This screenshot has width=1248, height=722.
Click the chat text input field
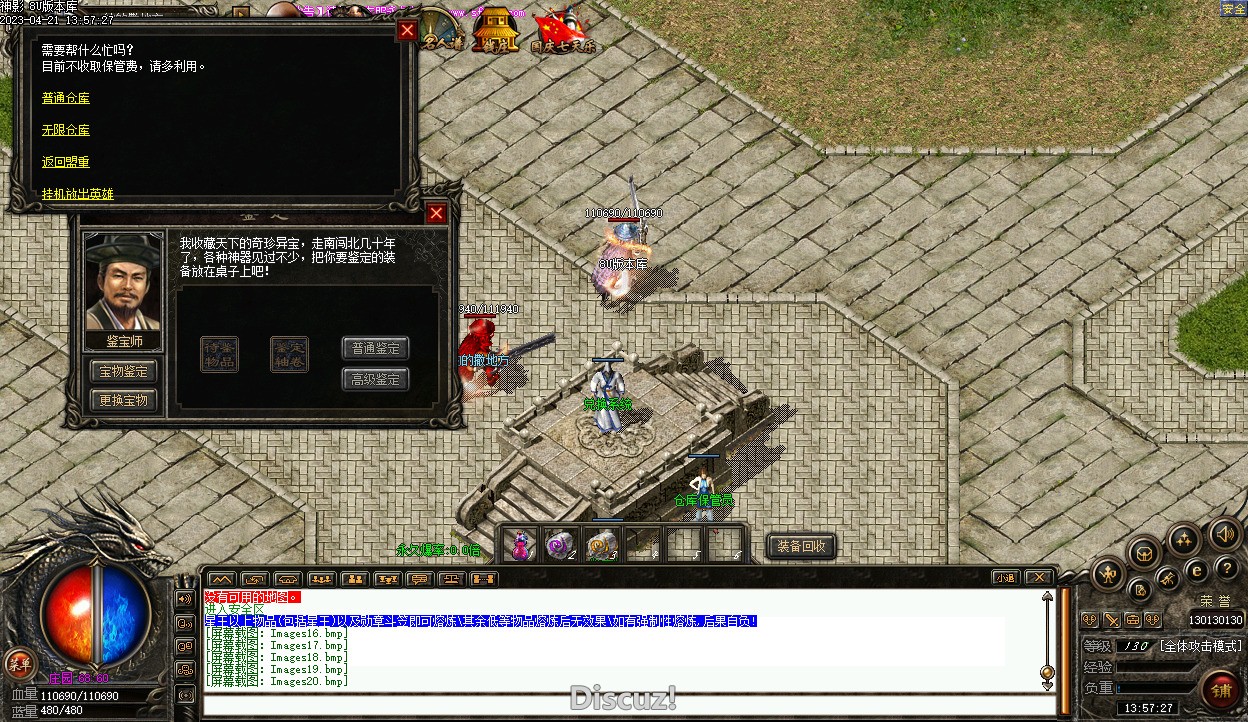tap(620, 704)
